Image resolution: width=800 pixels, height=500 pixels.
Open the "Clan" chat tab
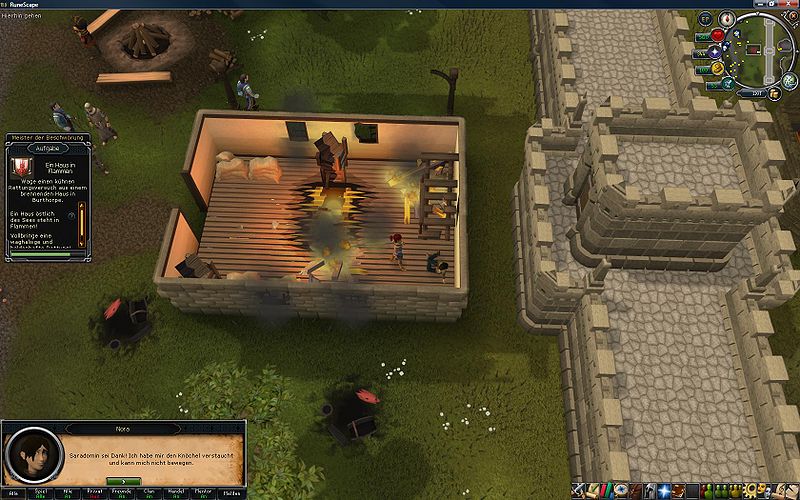coord(148,492)
